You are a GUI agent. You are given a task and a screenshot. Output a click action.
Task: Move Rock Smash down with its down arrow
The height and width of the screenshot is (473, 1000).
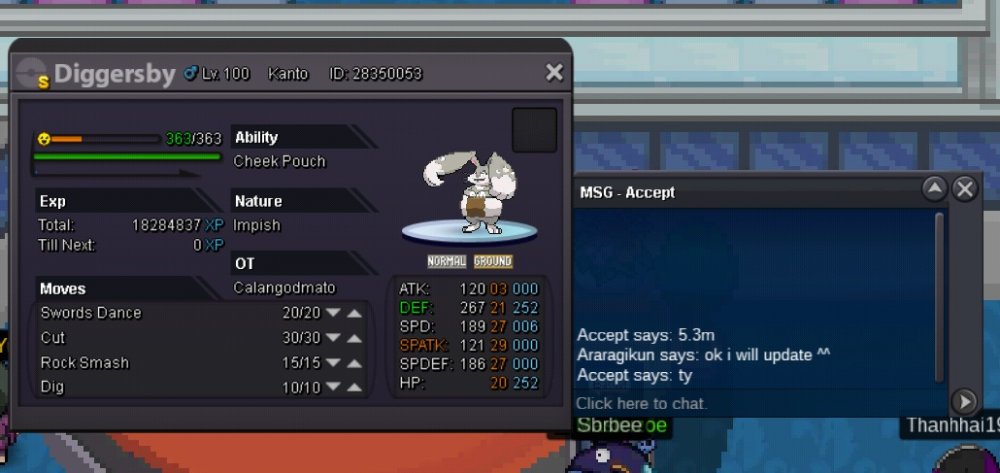[333, 363]
